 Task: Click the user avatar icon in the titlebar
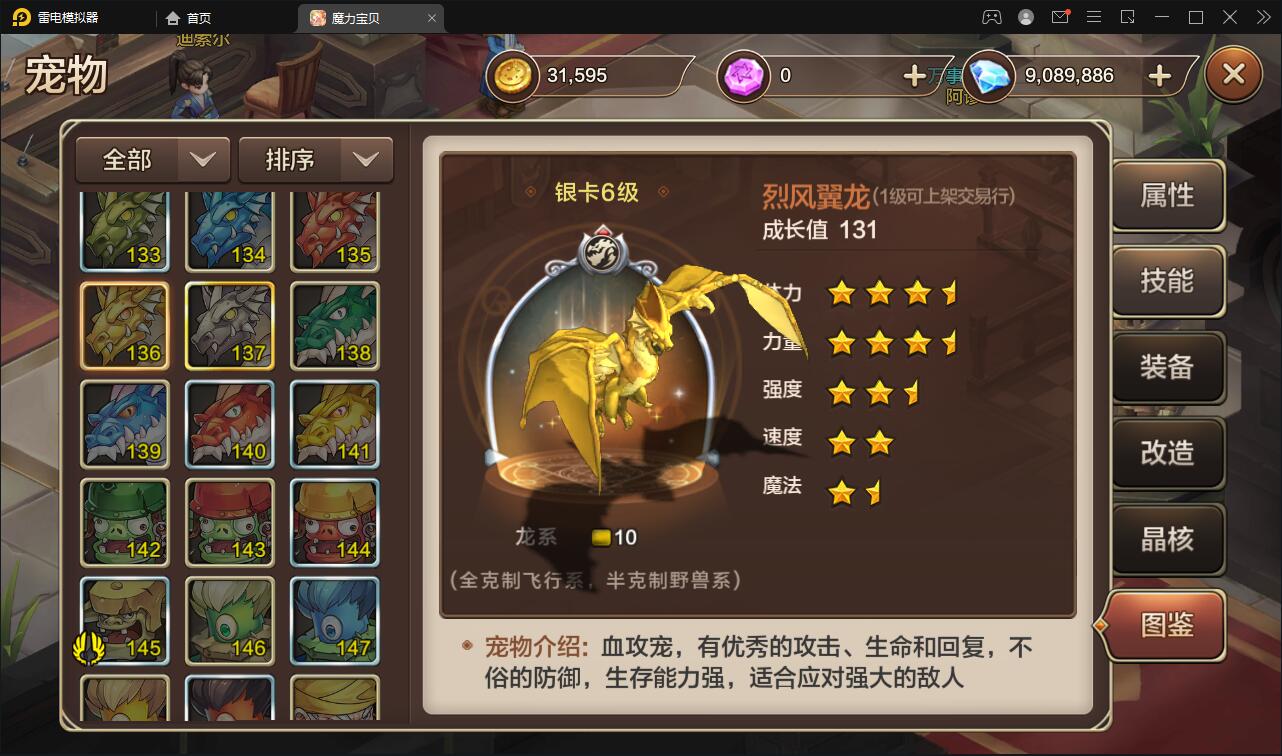1025,17
